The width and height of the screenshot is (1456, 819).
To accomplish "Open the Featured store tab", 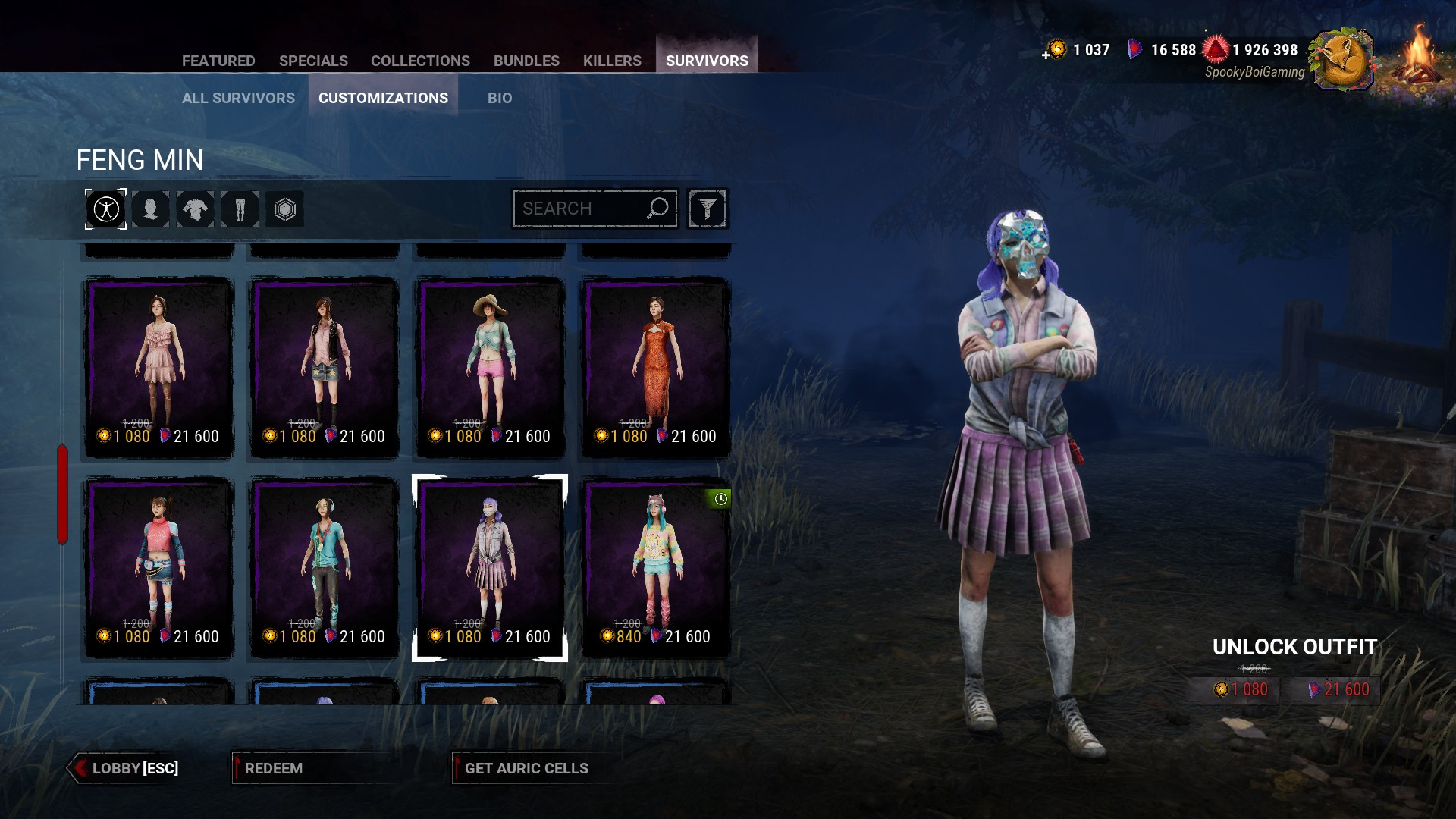I will (x=218, y=61).
